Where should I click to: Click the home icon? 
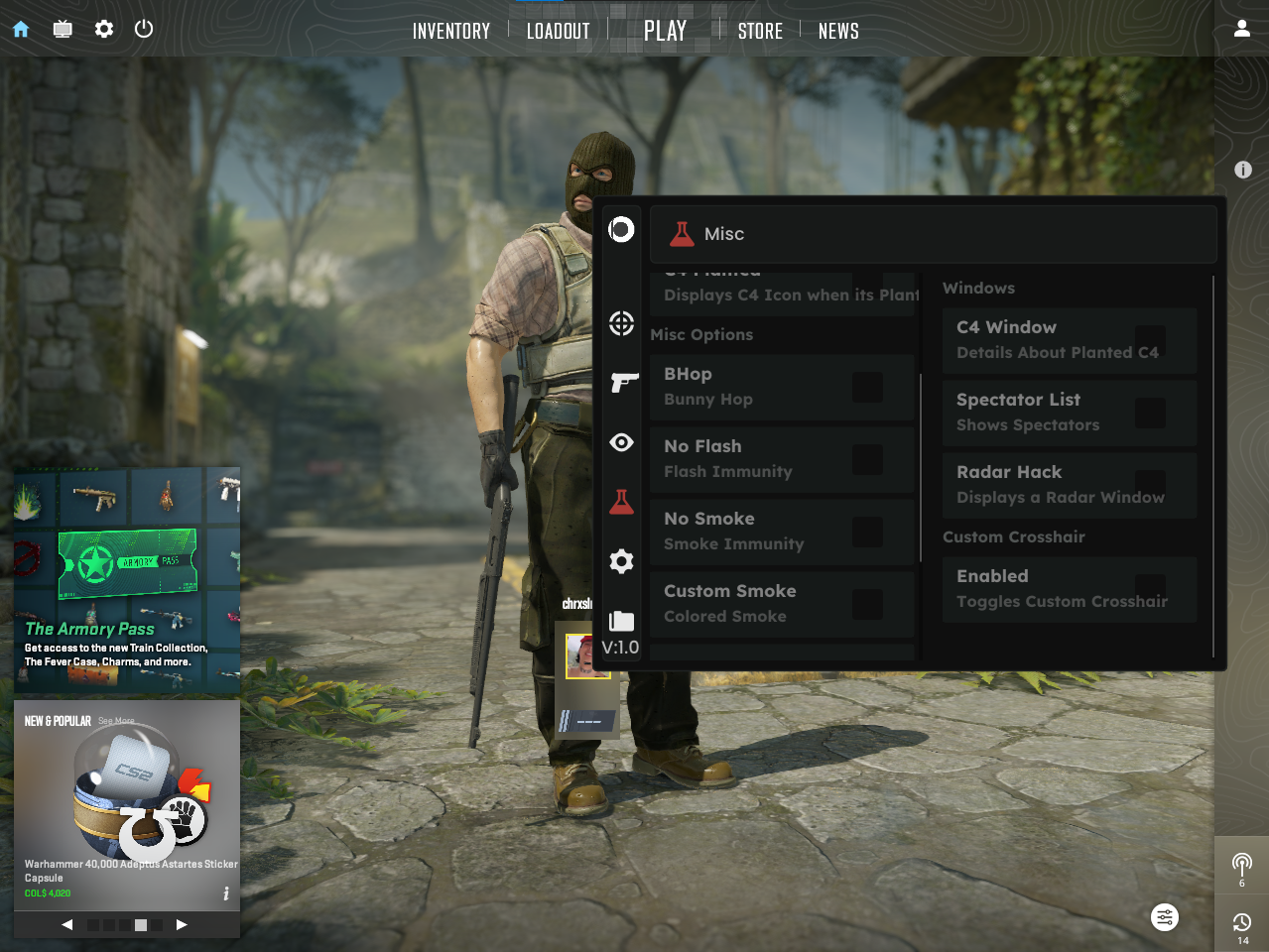(x=21, y=29)
